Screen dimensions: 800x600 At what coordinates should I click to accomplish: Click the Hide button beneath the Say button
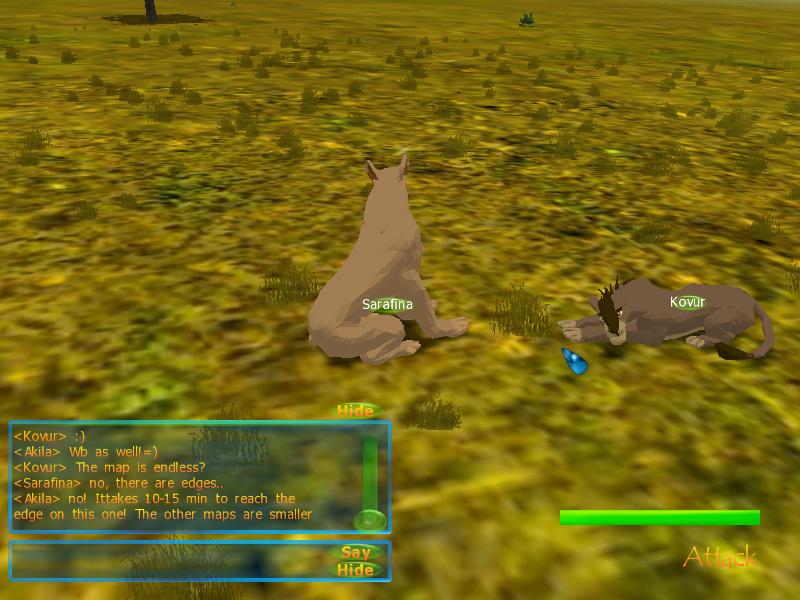tap(356, 570)
